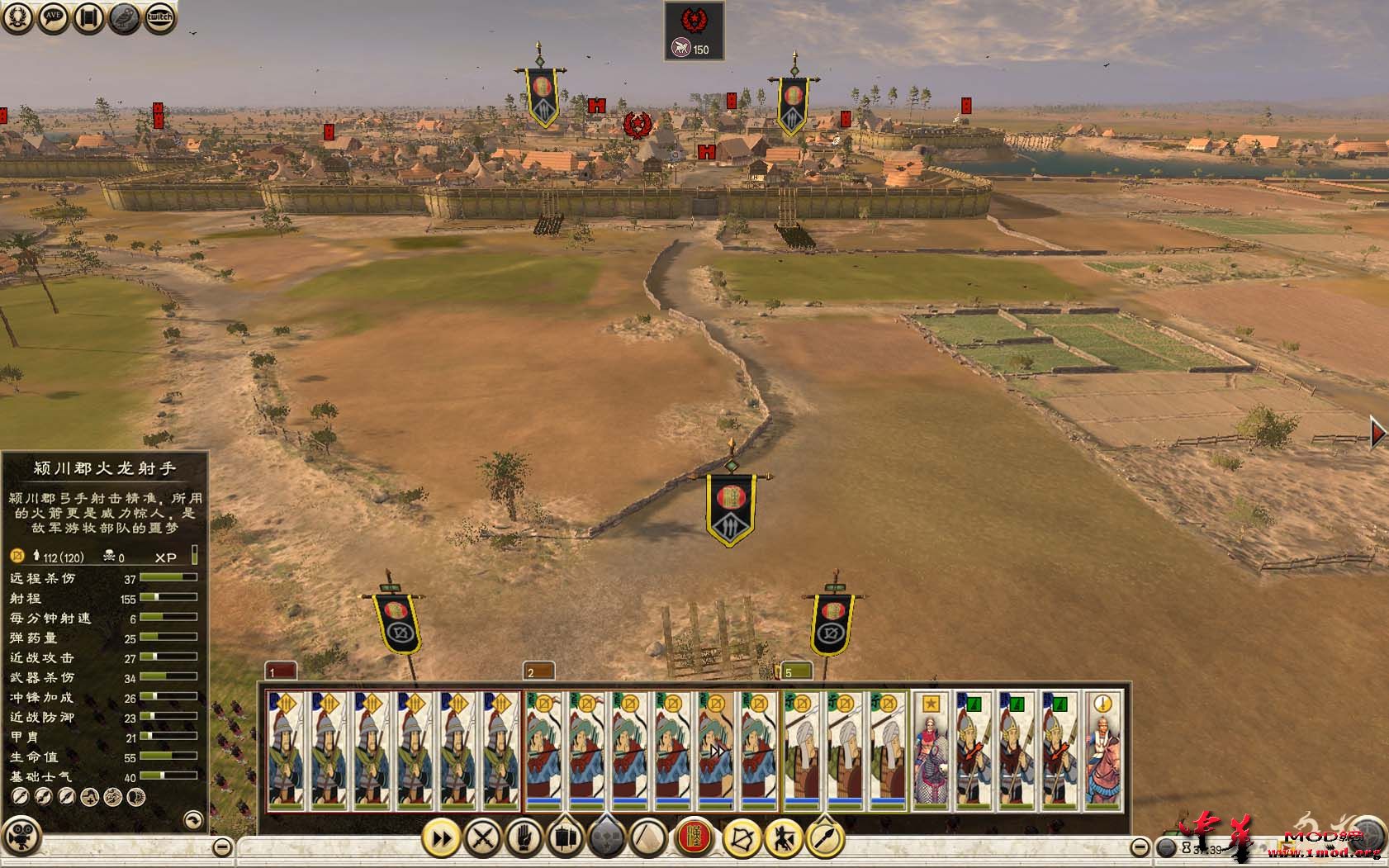Open the Twitch streaming button
Image resolution: width=1389 pixels, height=868 pixels.
click(159, 17)
